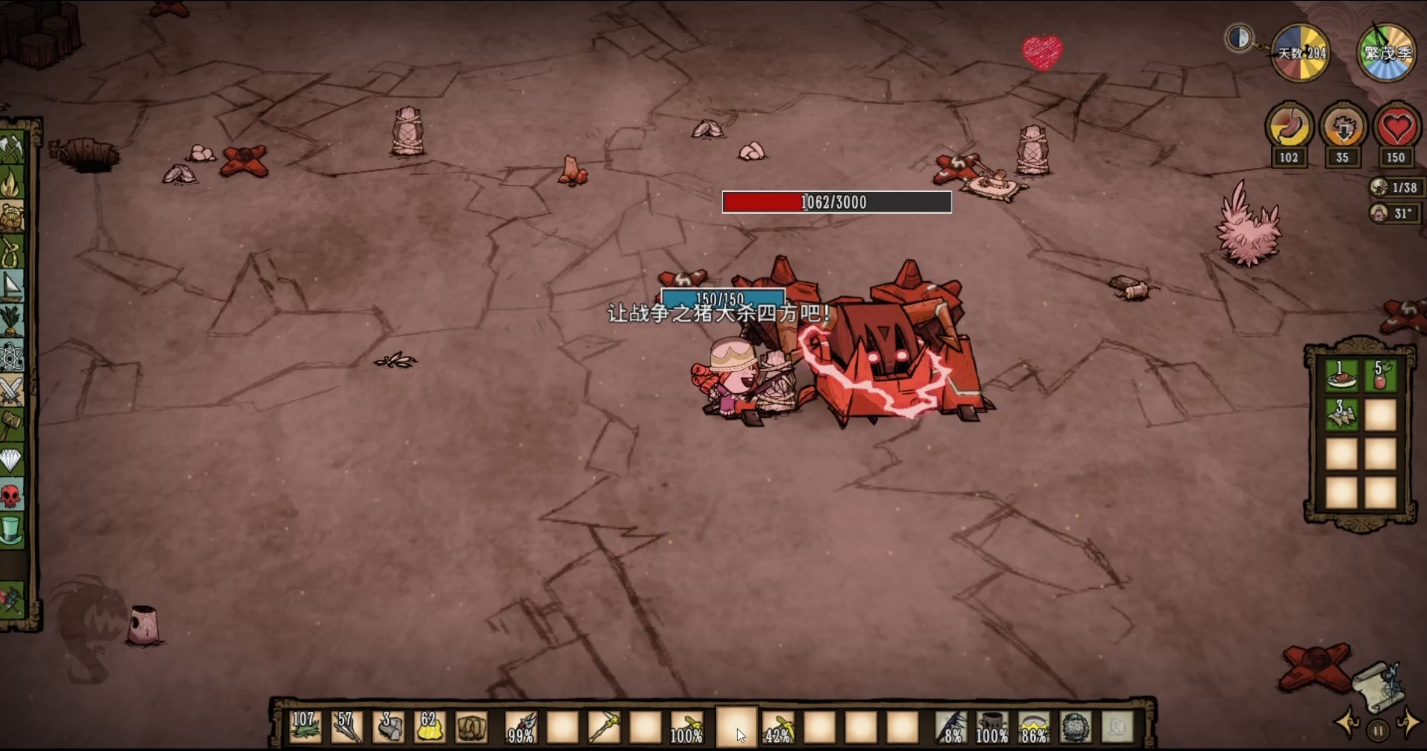
Task: Open the Tools crafting tab
Action: pos(12,149)
